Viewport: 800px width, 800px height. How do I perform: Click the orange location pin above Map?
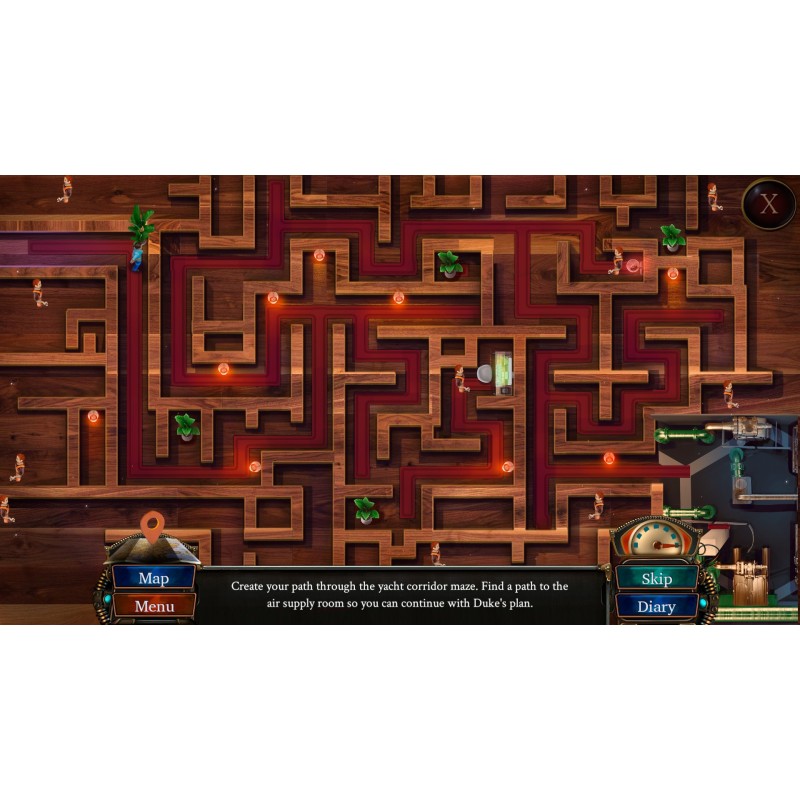click(x=152, y=523)
